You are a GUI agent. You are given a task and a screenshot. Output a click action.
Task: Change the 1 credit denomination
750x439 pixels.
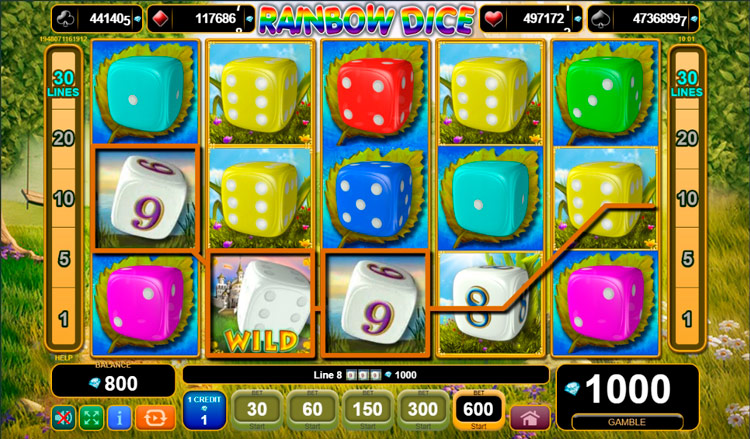coord(204,411)
